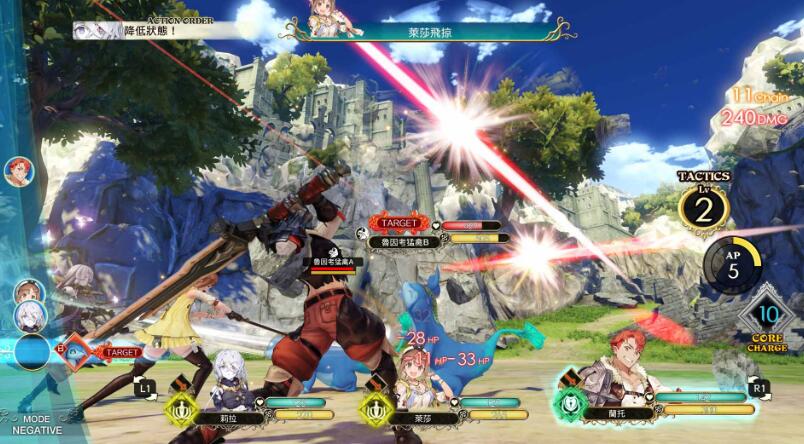Click red-haired Lent portrait in action order
Image resolution: width=804 pixels, height=444 pixels.
click(x=17, y=172)
